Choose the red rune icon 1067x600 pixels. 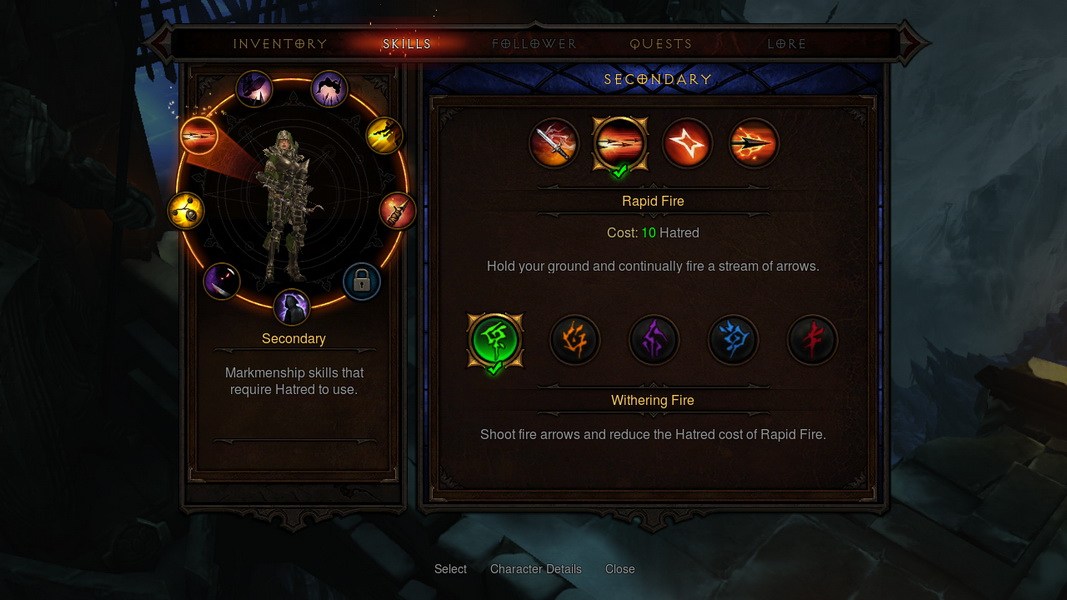coord(812,340)
